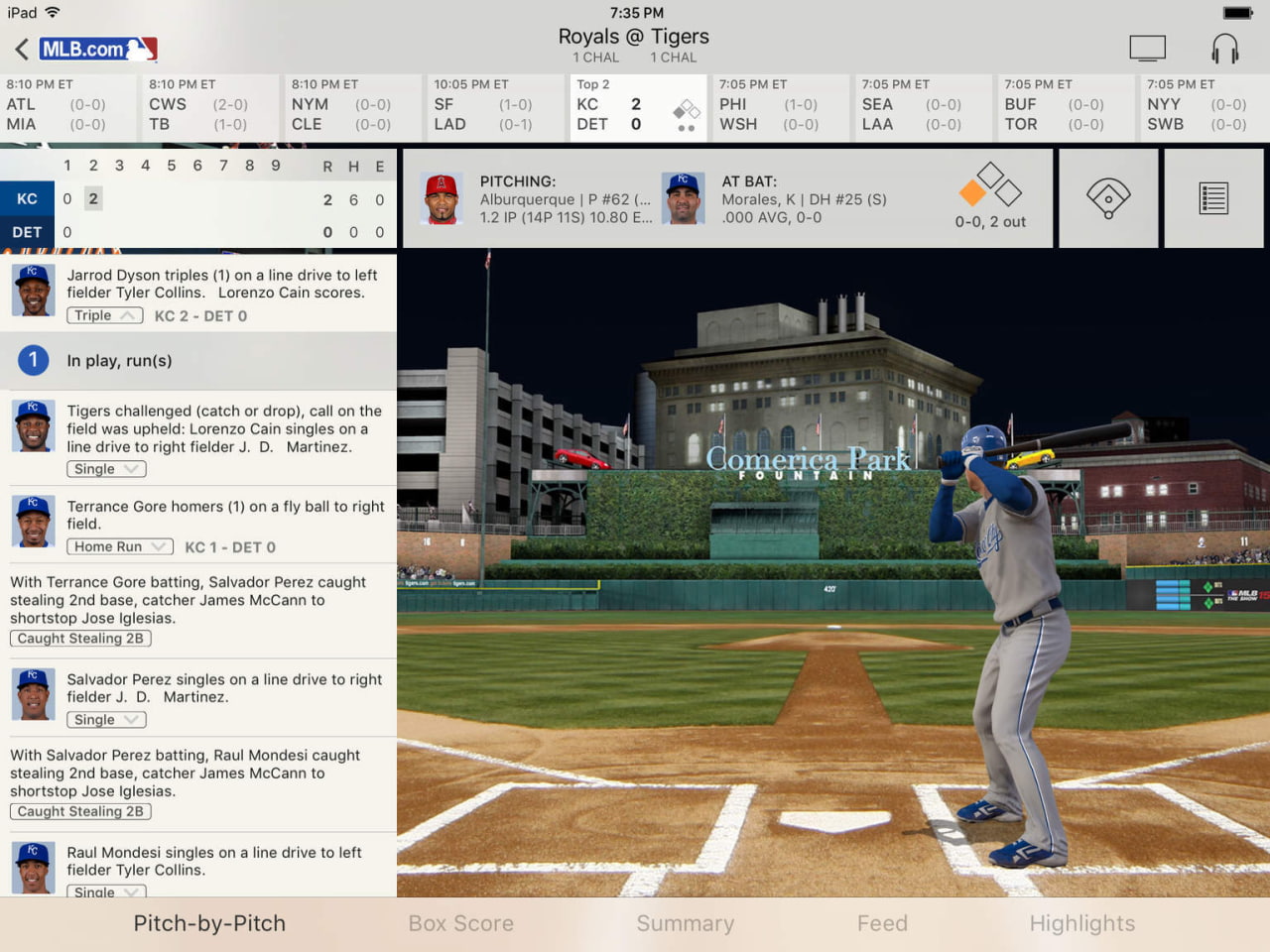Tap the Caught Stealing 2B label
Viewport: 1270px width, 952px height.
pos(79,638)
